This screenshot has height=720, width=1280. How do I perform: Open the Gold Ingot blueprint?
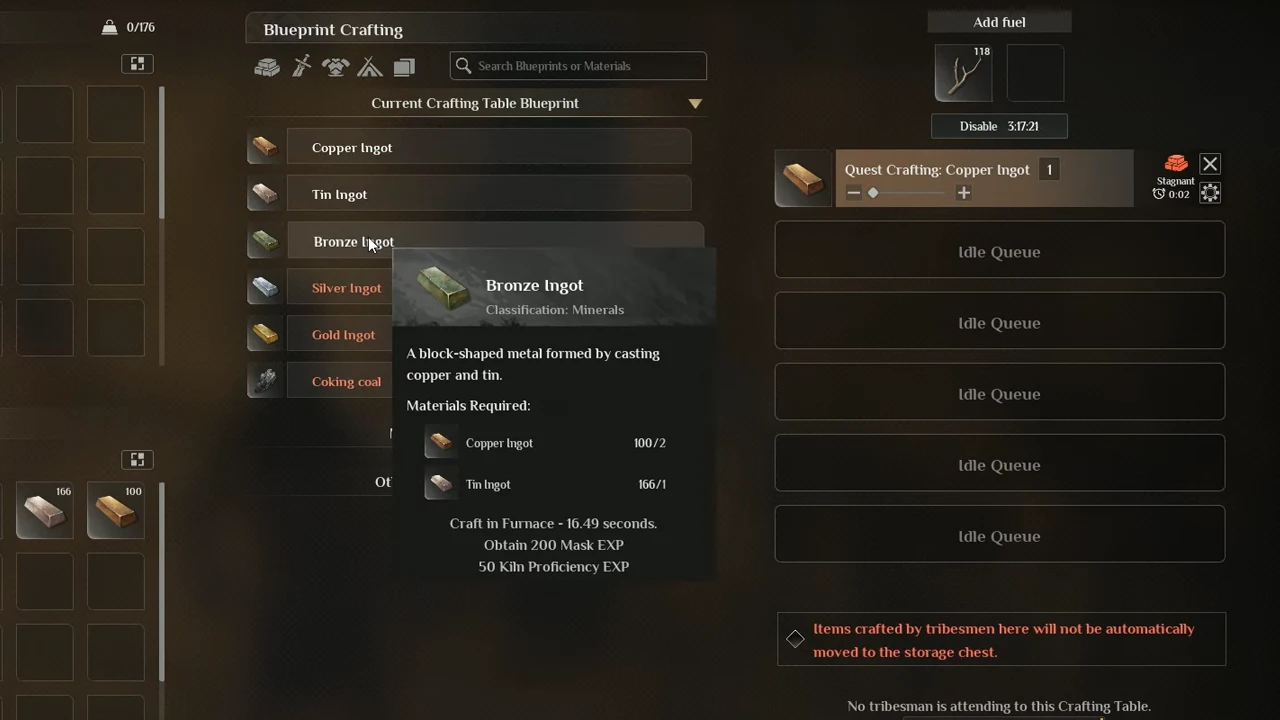click(x=343, y=335)
